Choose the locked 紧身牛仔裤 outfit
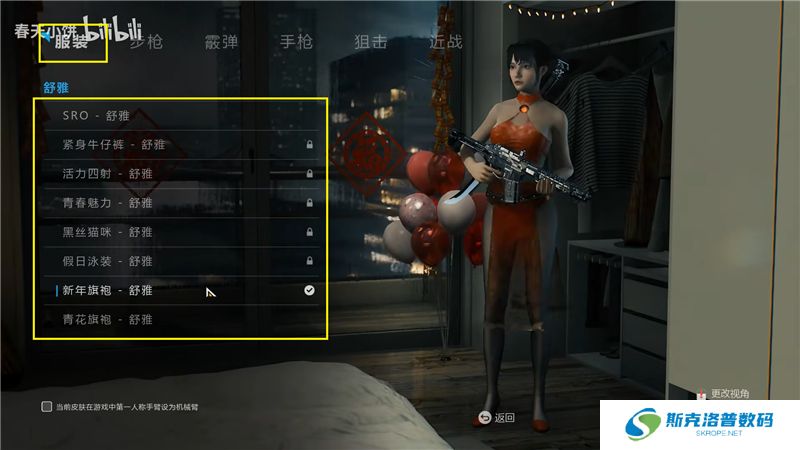Viewport: 800px width, 450px height. click(x=180, y=145)
